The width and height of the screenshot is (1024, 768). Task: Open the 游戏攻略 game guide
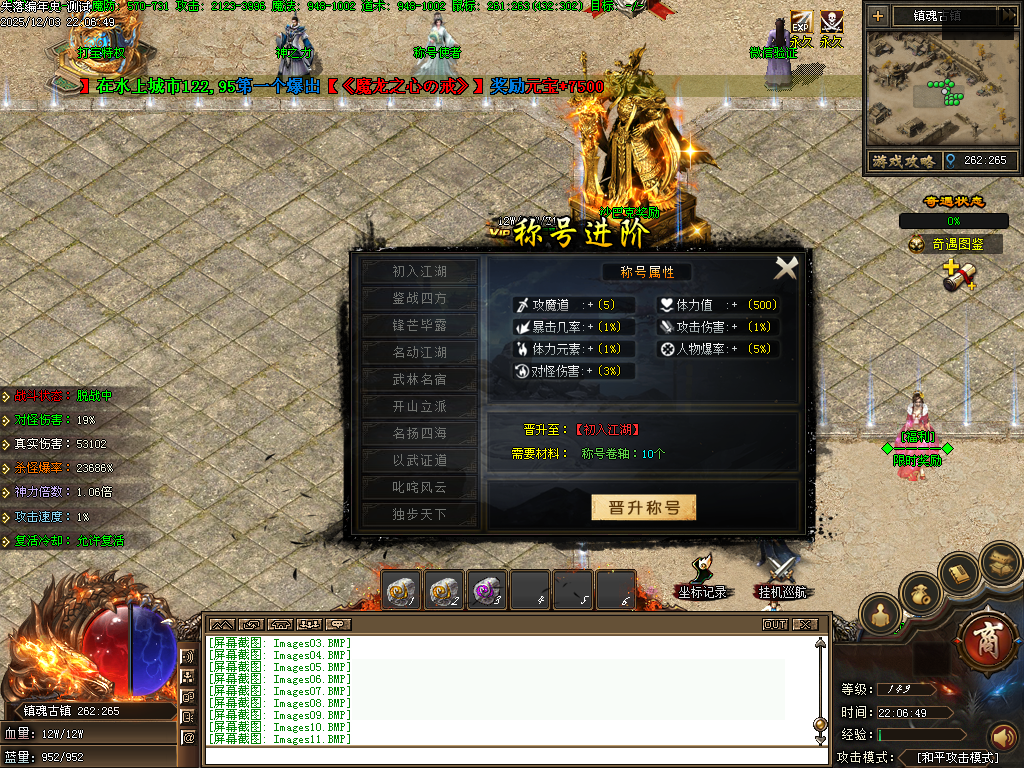point(902,161)
